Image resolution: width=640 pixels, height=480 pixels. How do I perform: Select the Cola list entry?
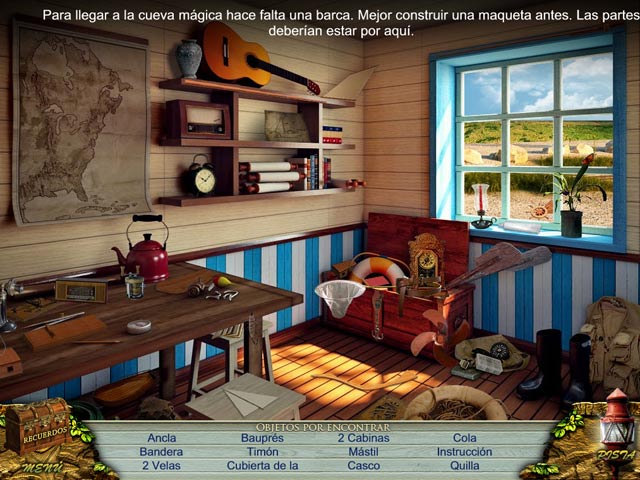(464, 438)
